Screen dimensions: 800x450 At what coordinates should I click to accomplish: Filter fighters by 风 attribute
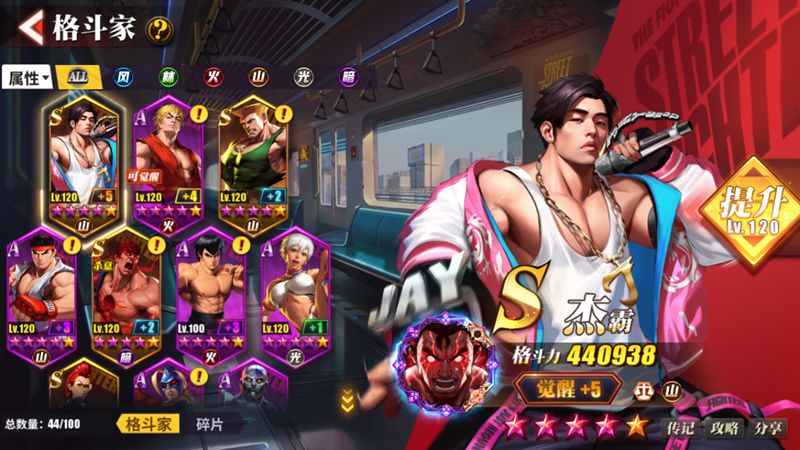[123, 77]
